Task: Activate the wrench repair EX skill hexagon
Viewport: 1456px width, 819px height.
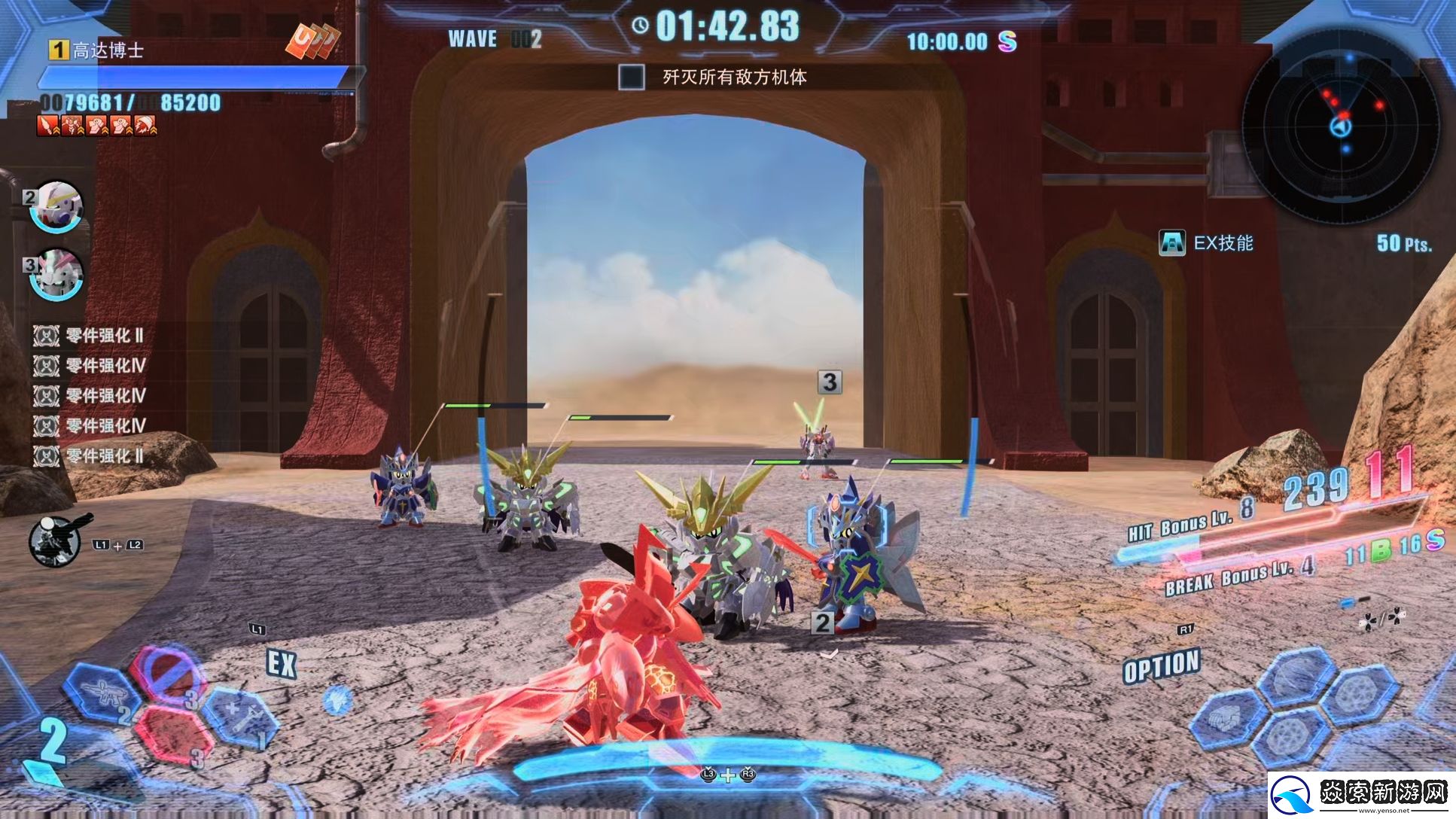Action: pyautogui.click(x=241, y=716)
